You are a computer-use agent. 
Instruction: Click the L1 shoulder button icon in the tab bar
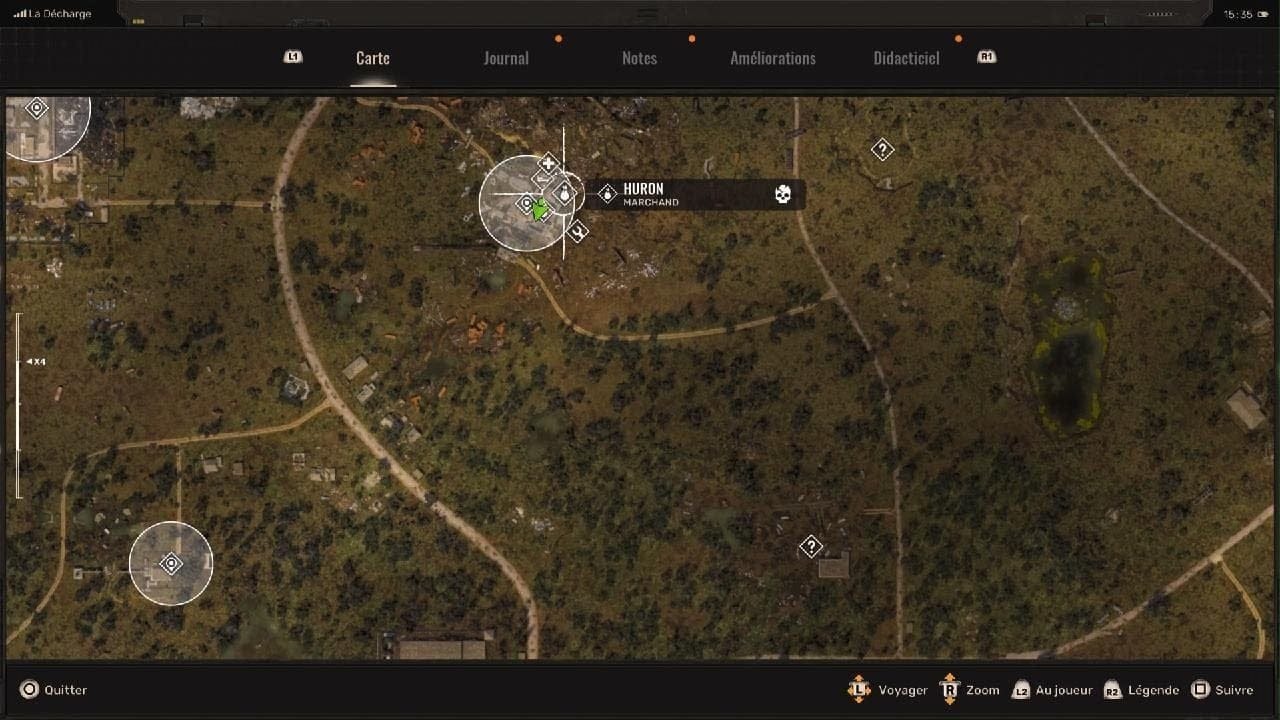point(293,57)
